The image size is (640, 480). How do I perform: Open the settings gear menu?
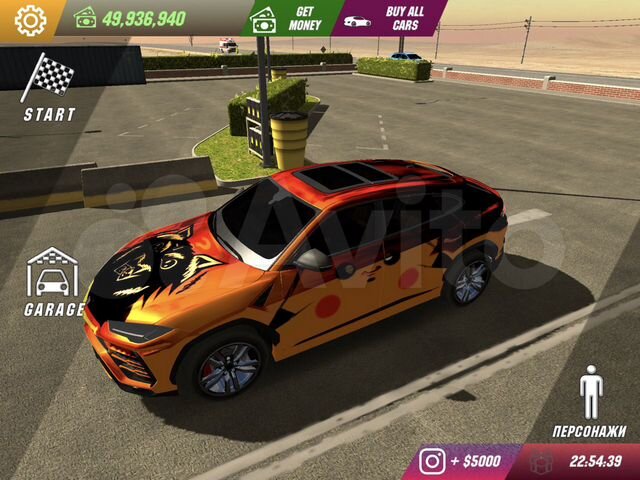pos(30,19)
